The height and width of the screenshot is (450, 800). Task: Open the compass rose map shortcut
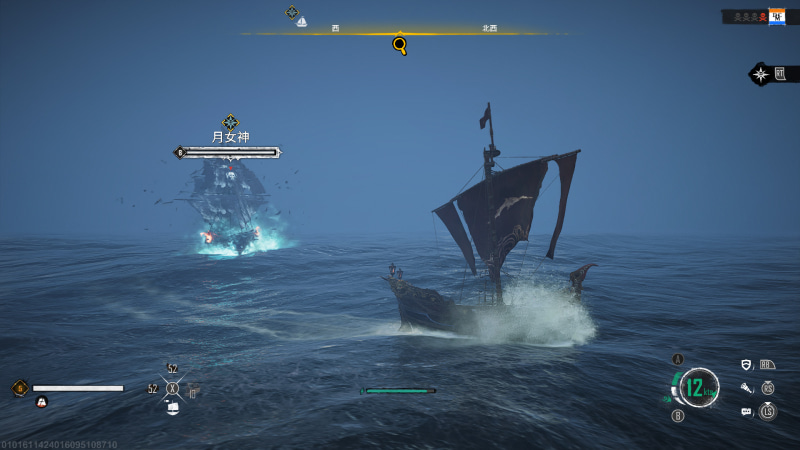761,74
